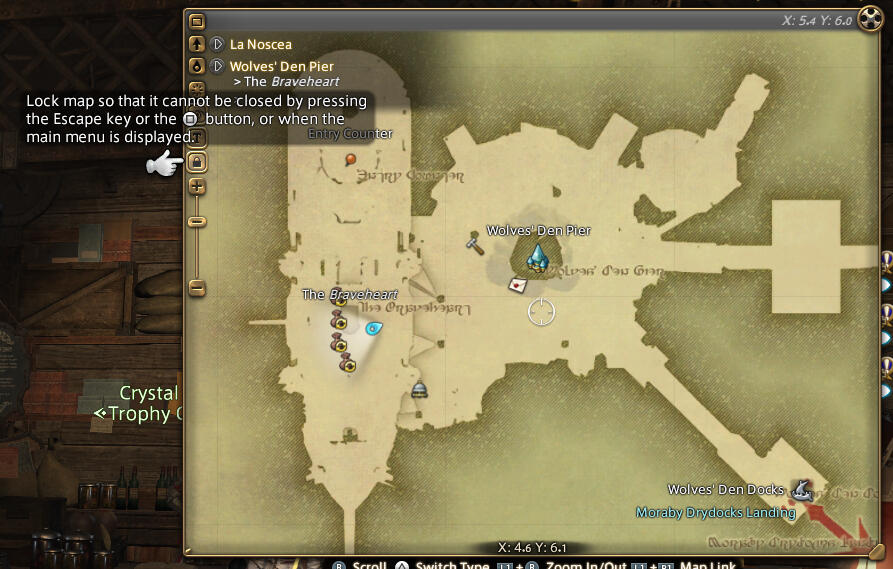Image resolution: width=893 pixels, height=569 pixels.
Task: Select the bell marker on the map
Action: [x=420, y=389]
